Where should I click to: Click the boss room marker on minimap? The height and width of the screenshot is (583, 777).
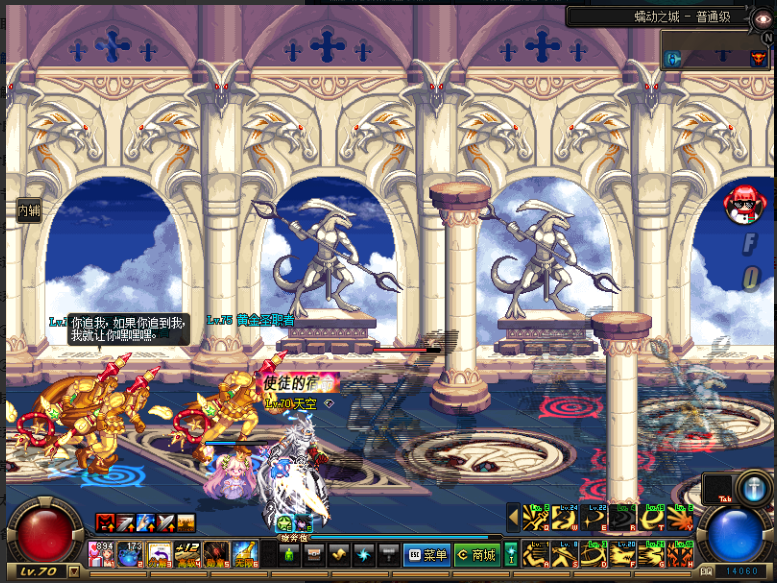click(758, 59)
